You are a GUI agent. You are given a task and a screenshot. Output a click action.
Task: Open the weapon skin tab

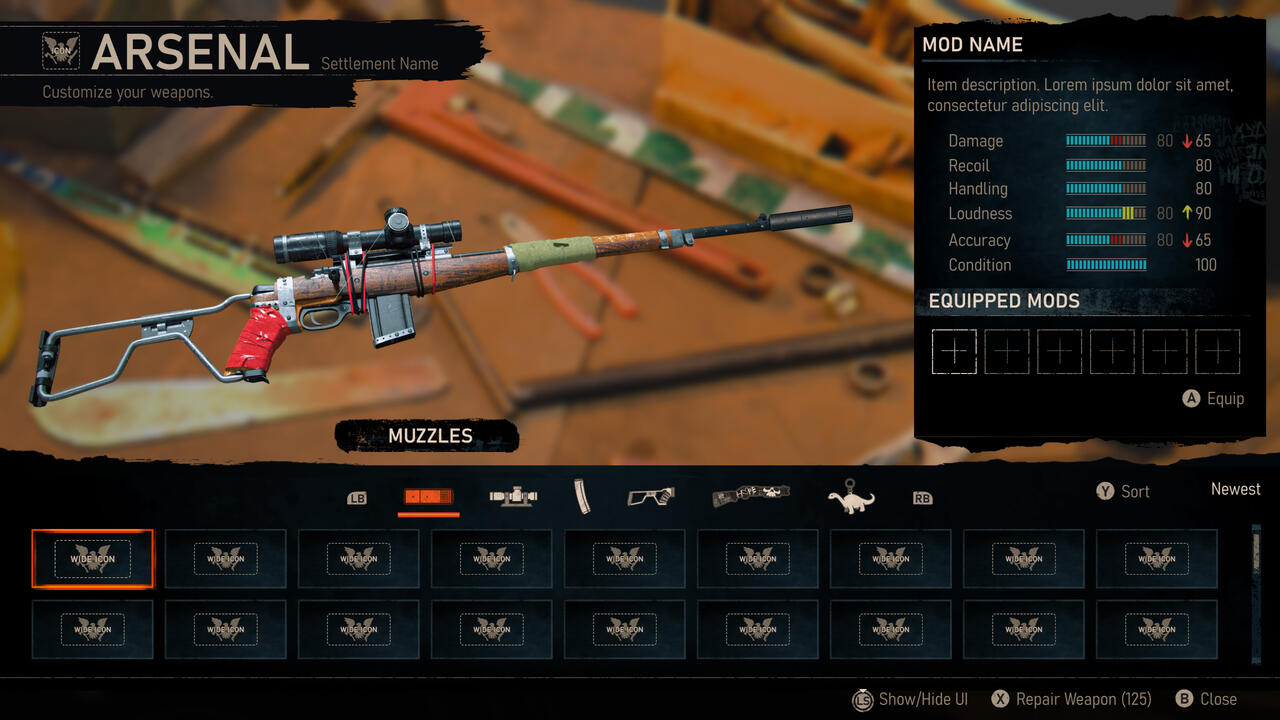pos(751,496)
